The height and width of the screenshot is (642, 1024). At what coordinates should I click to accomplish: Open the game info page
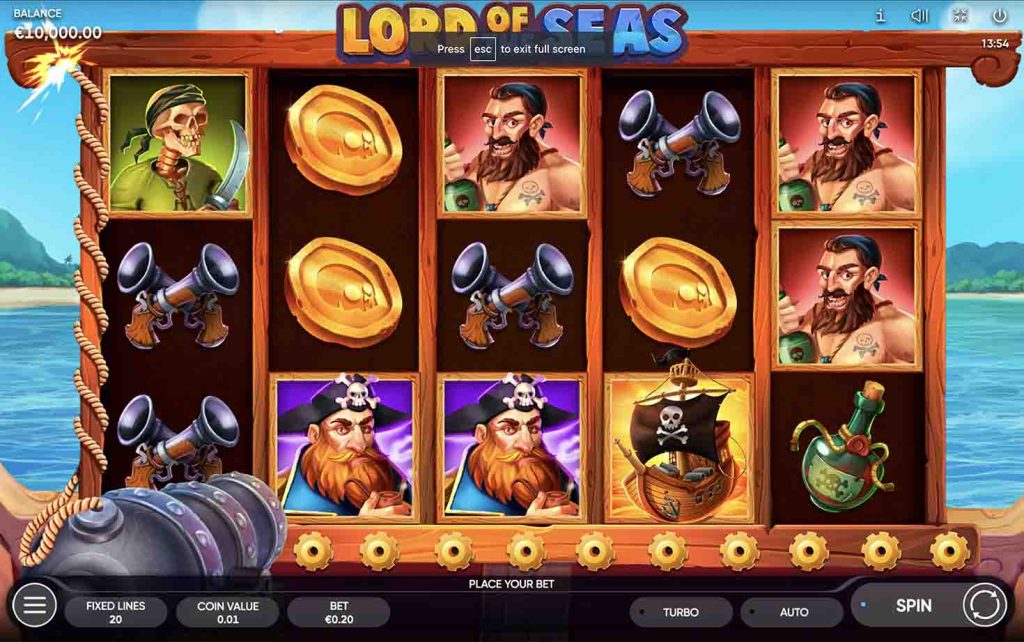click(880, 16)
